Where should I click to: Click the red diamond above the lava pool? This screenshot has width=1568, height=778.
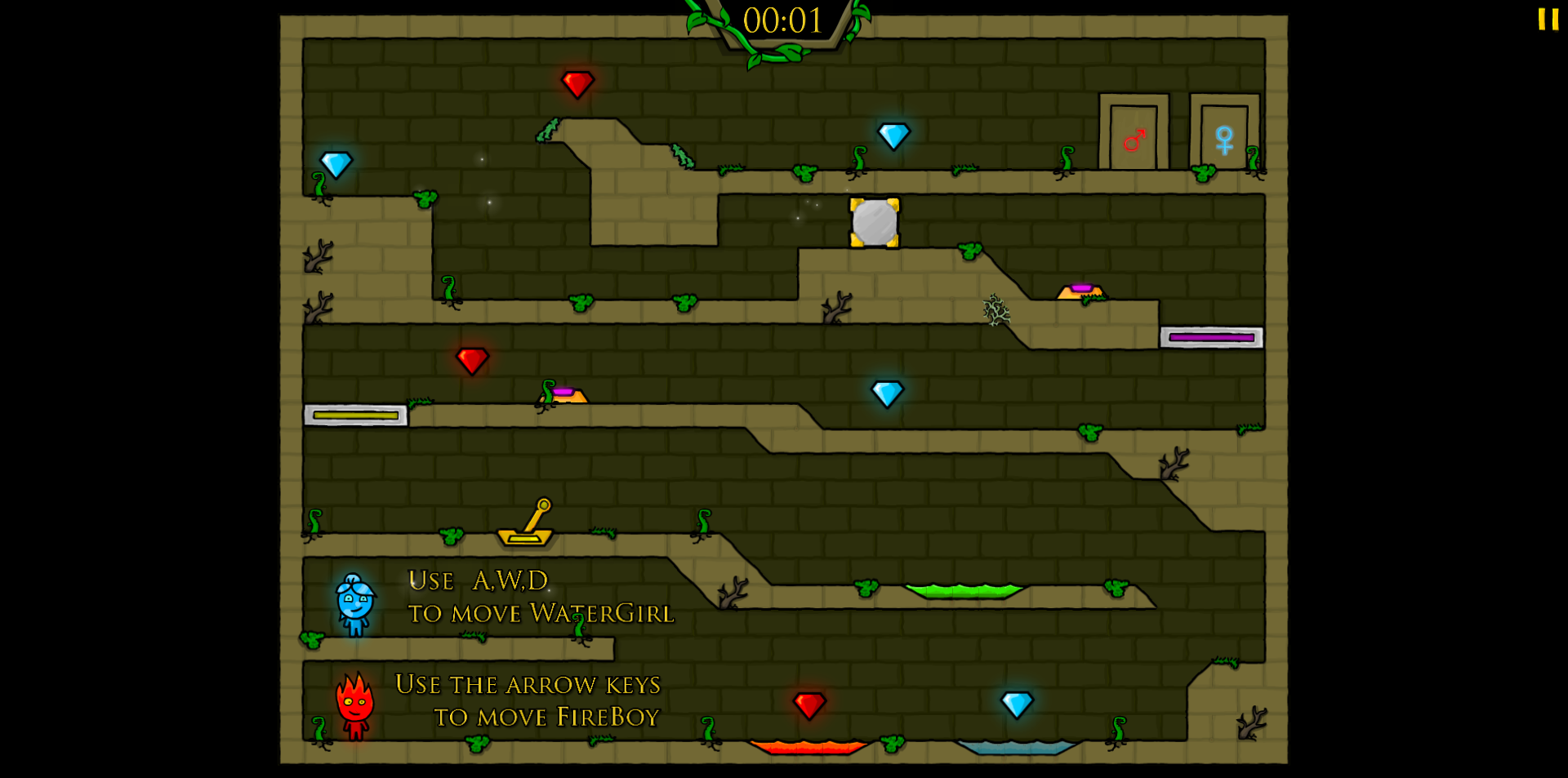808,704
